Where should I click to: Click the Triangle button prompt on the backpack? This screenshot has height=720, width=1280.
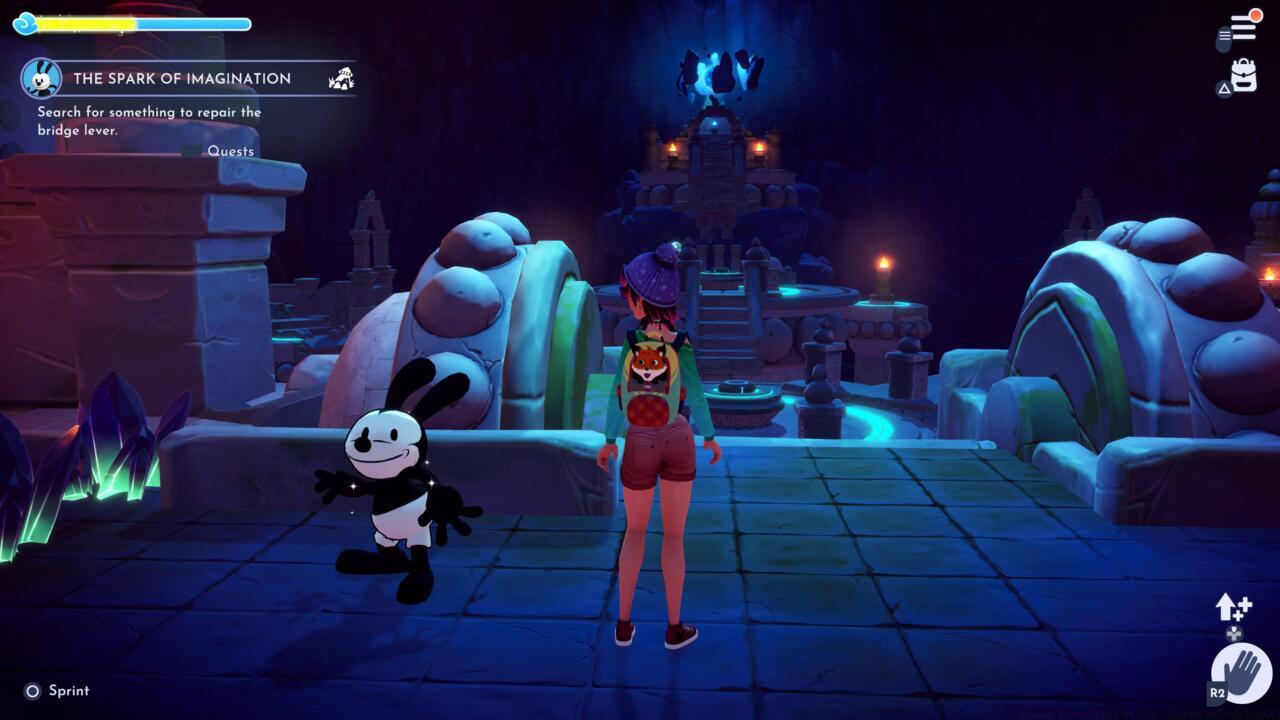tap(1222, 88)
